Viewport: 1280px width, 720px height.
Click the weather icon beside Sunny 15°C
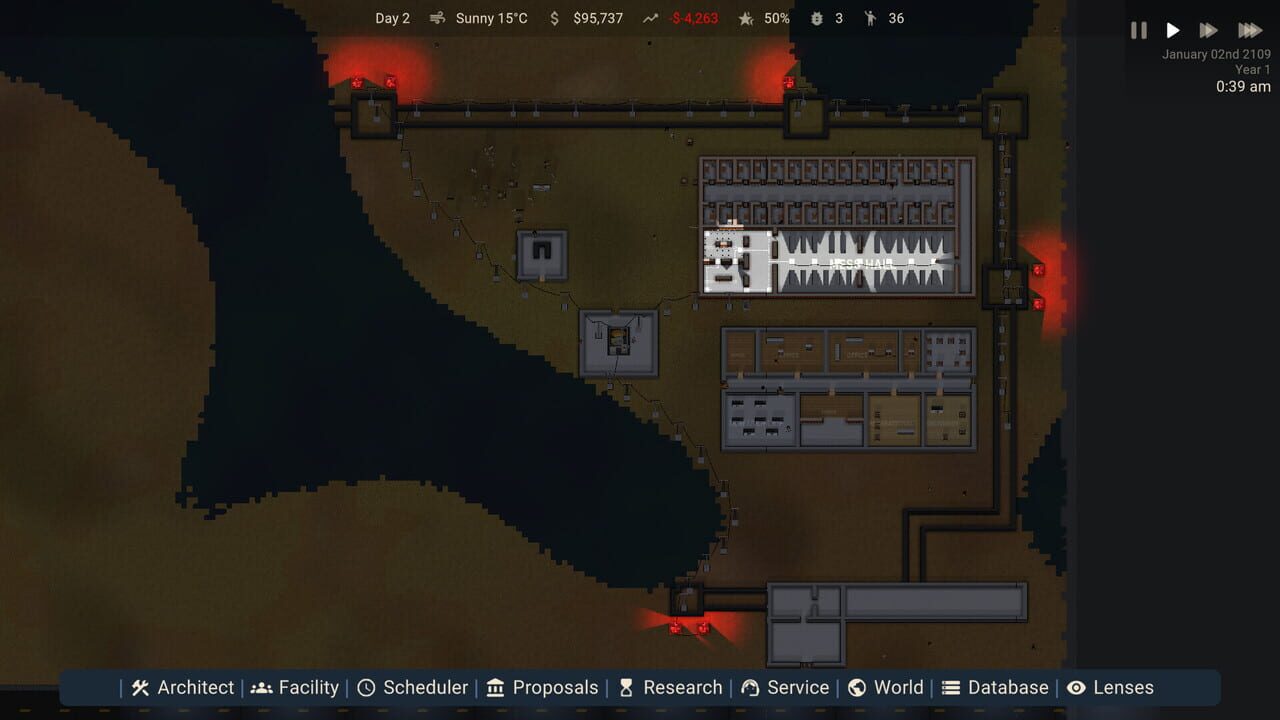[437, 18]
